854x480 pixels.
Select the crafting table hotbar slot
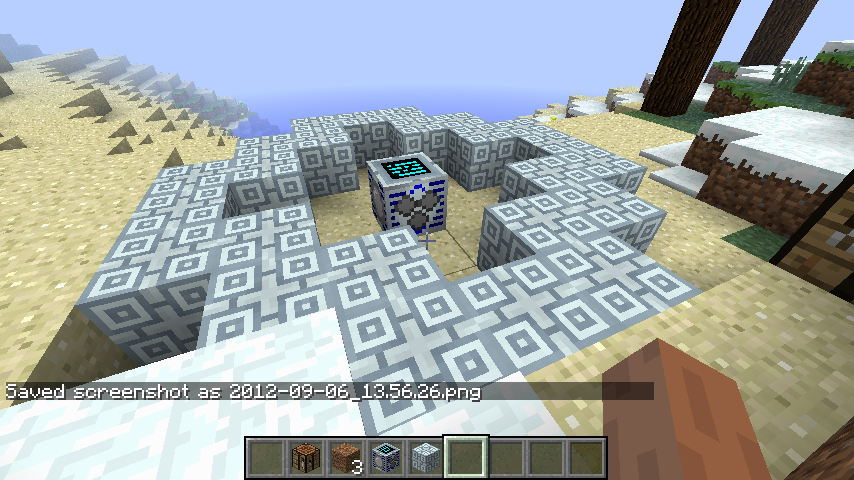[306, 458]
